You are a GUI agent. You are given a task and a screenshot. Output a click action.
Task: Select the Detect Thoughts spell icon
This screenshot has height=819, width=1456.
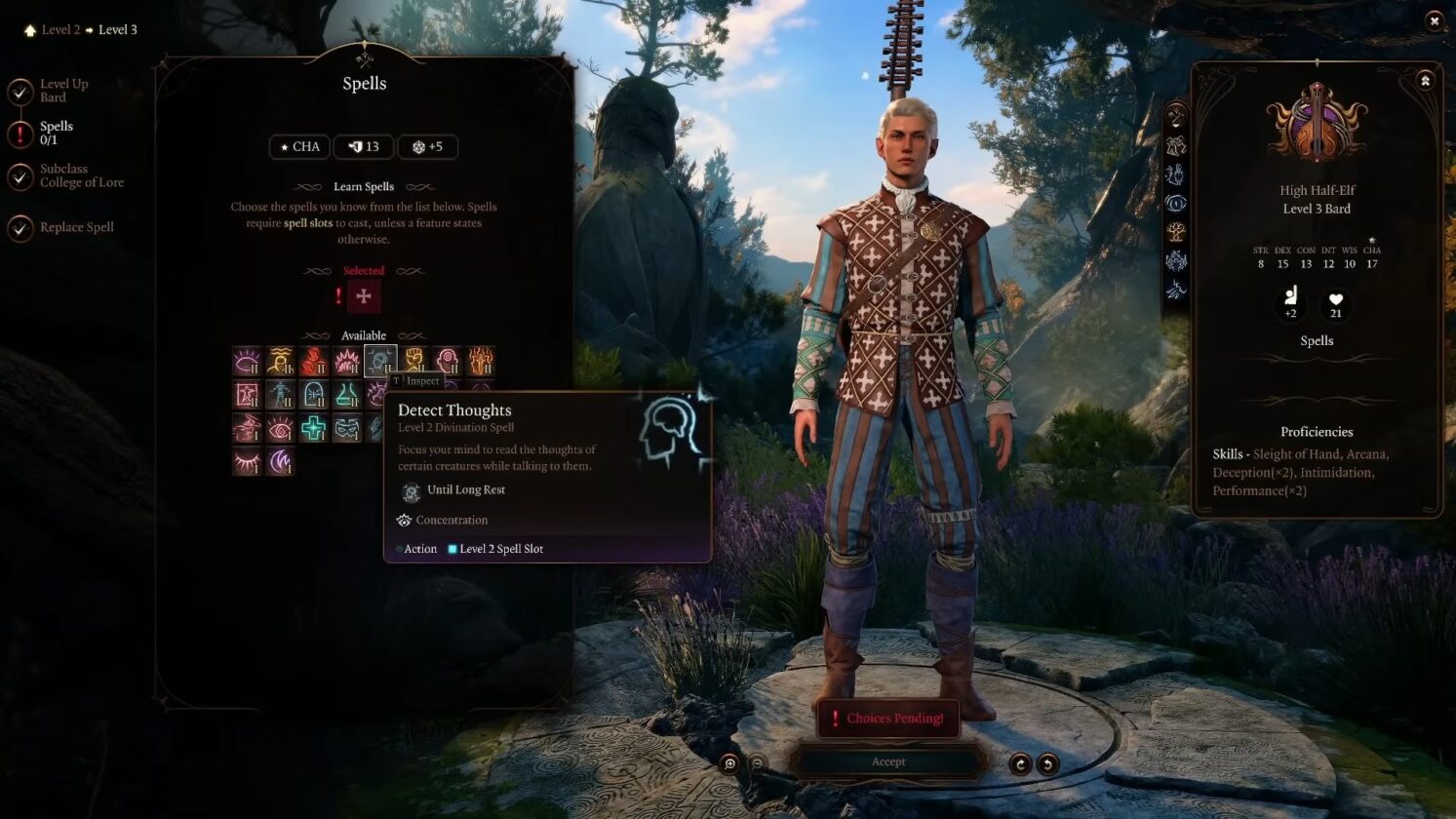[379, 362]
